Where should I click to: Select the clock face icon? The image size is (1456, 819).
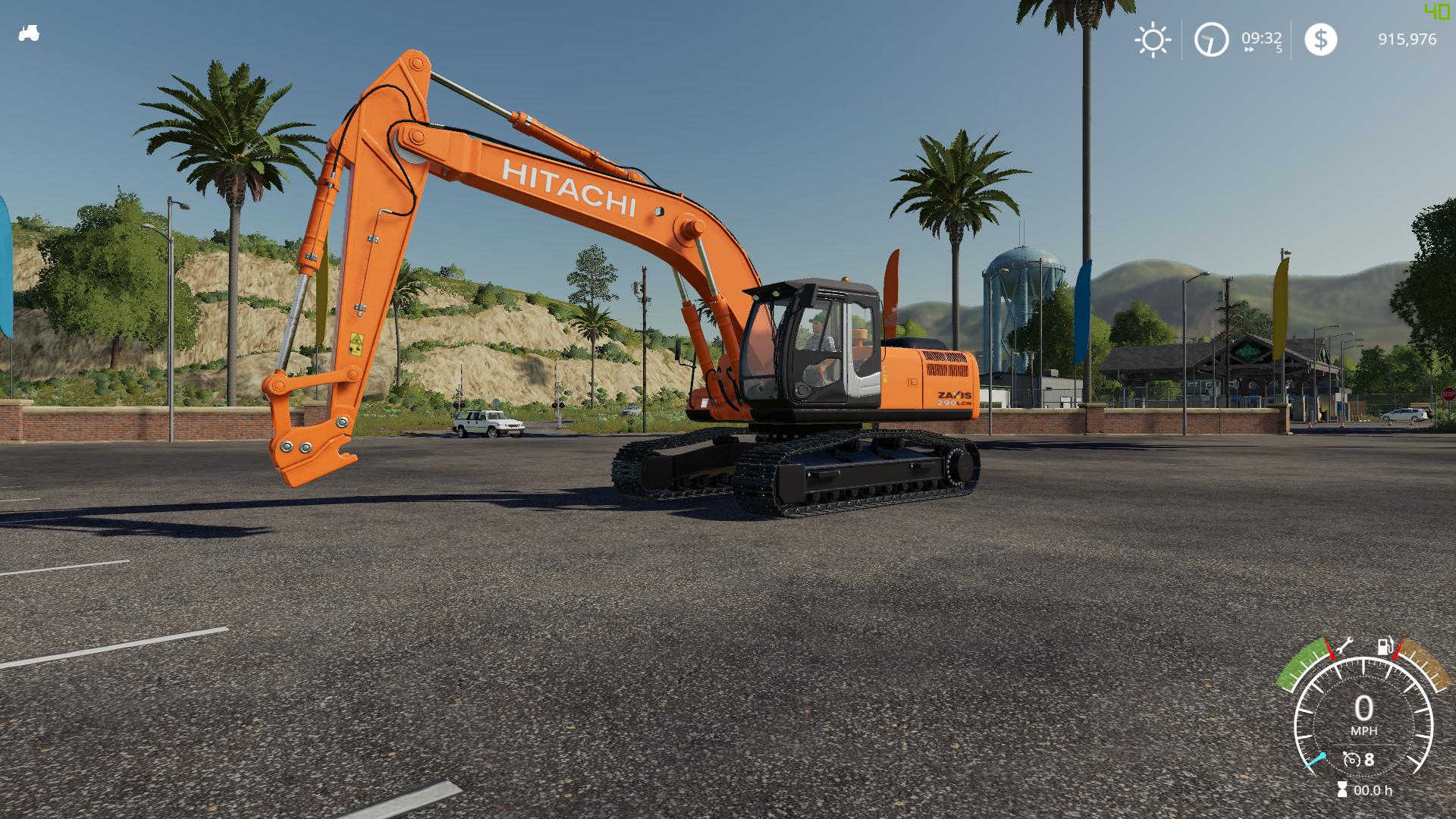[1212, 39]
